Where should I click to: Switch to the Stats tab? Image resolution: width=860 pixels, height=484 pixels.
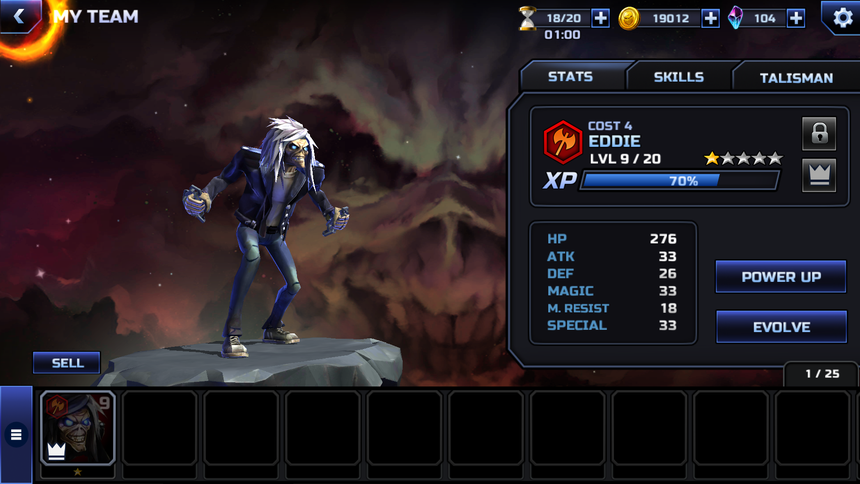[x=571, y=77]
